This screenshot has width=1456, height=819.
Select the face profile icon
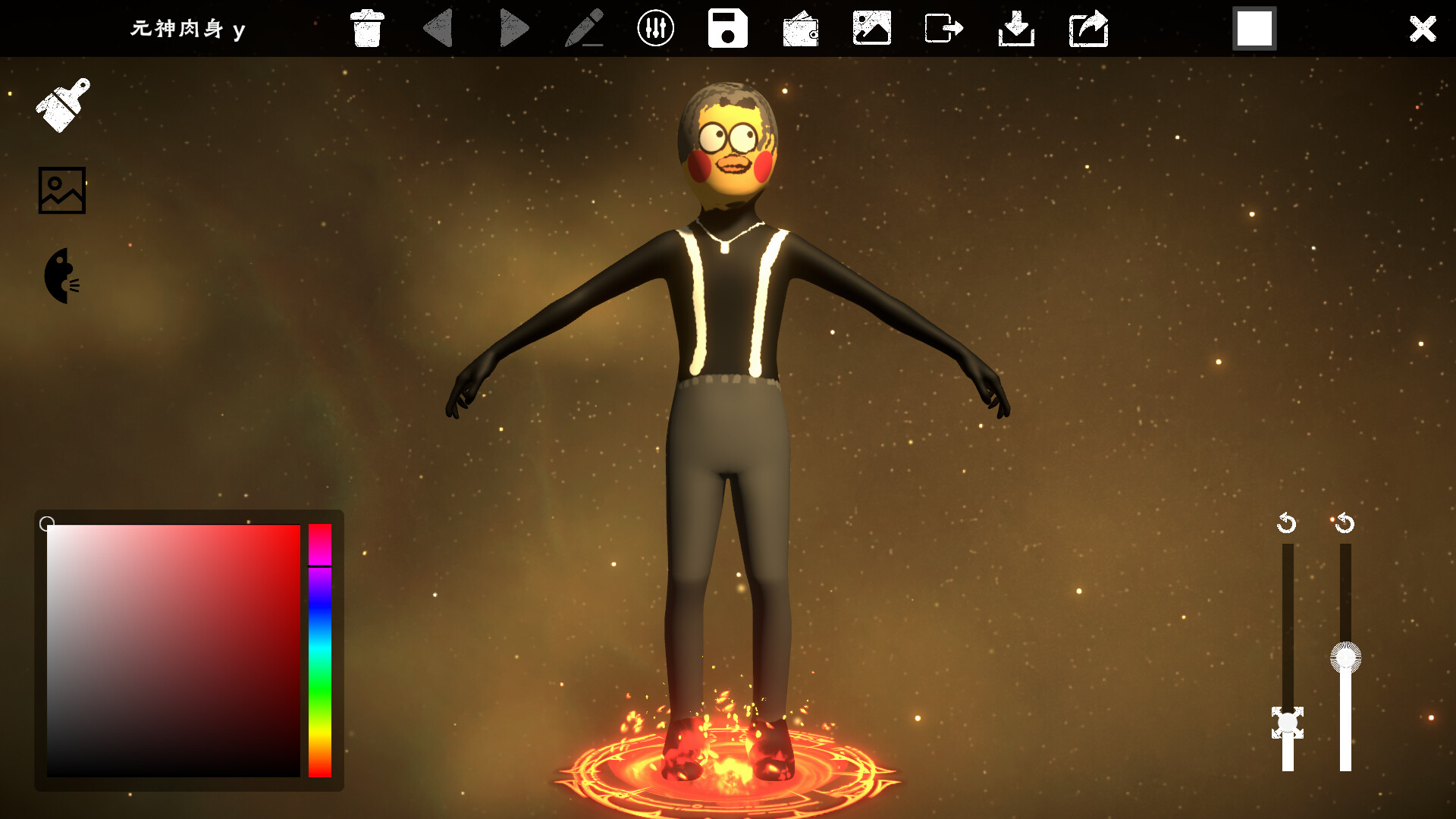click(x=61, y=276)
